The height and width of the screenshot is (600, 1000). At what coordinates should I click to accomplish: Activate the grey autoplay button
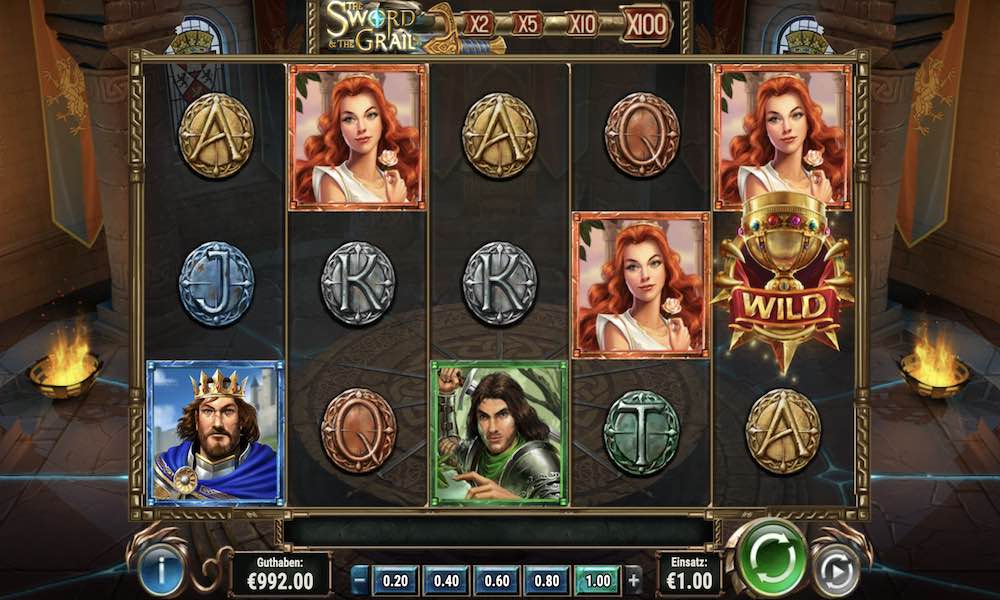click(835, 572)
